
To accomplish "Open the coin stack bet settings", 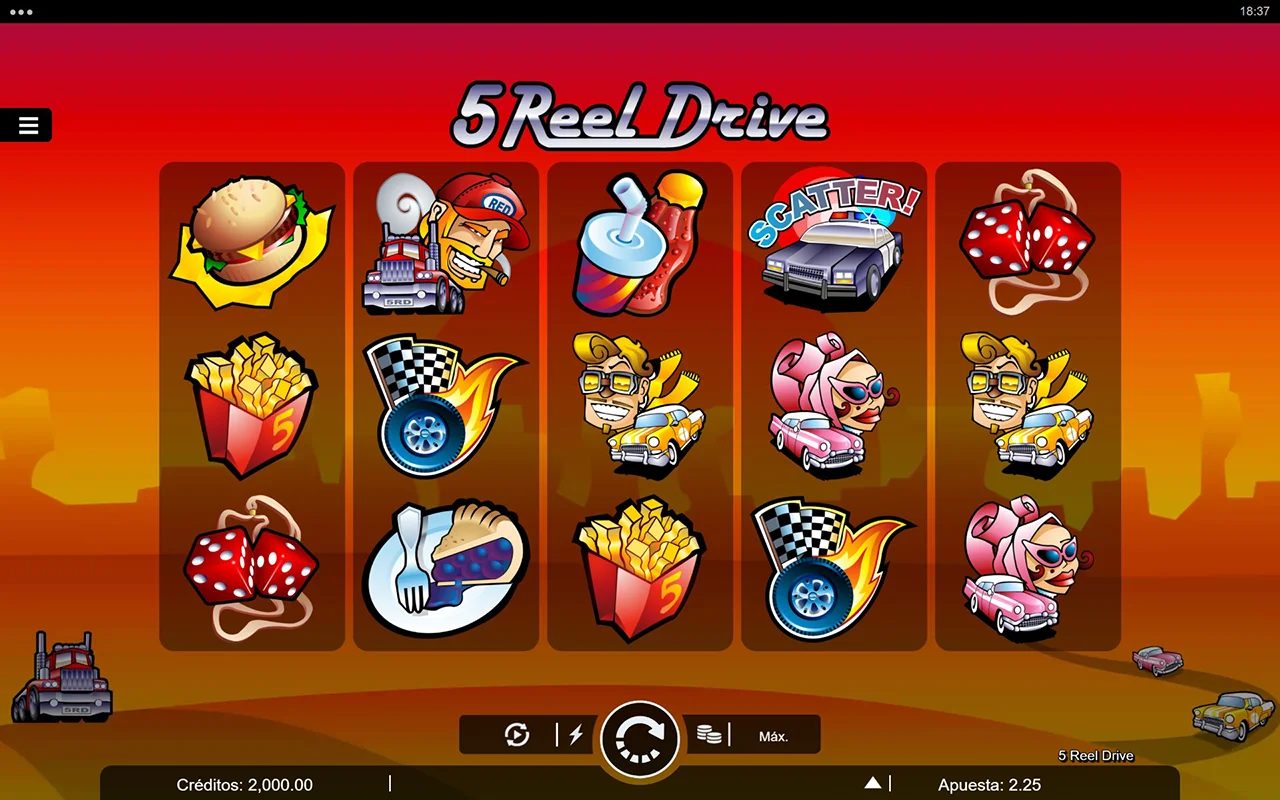I will (x=709, y=736).
